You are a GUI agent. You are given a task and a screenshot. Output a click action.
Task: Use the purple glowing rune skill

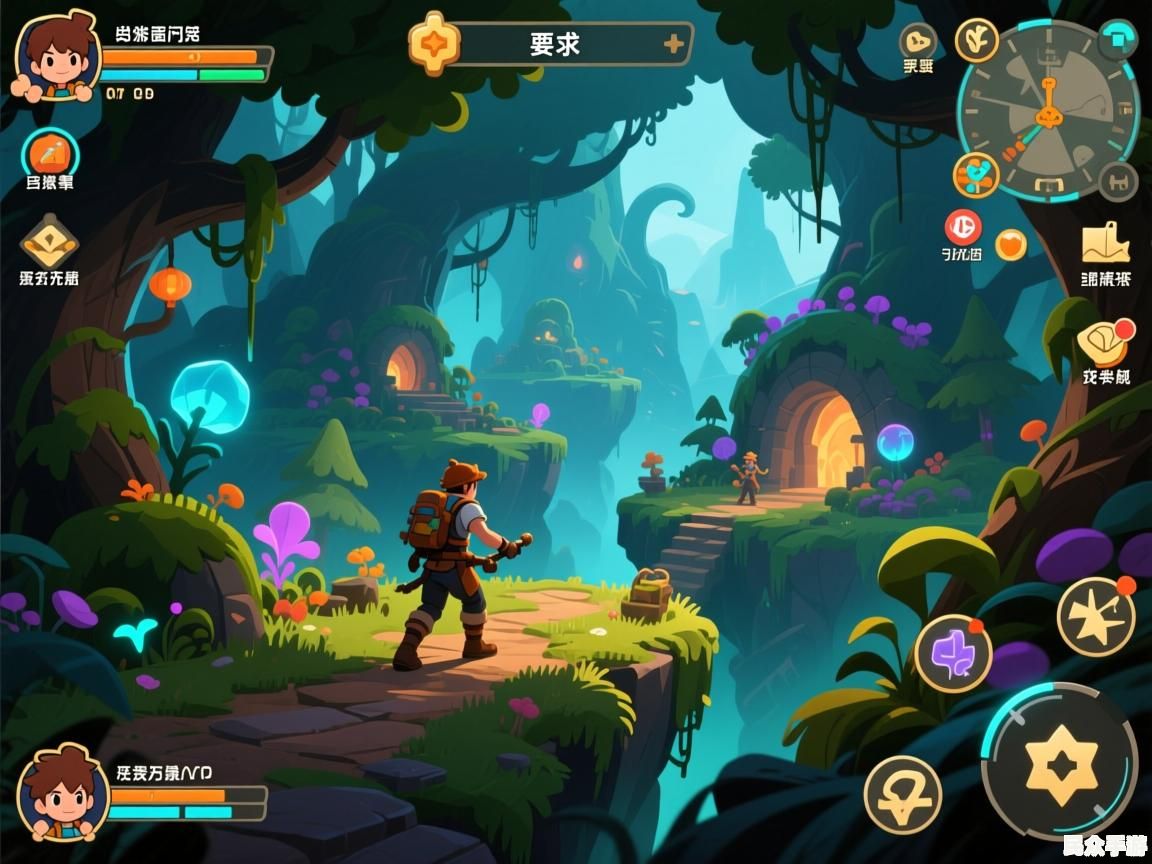click(952, 654)
